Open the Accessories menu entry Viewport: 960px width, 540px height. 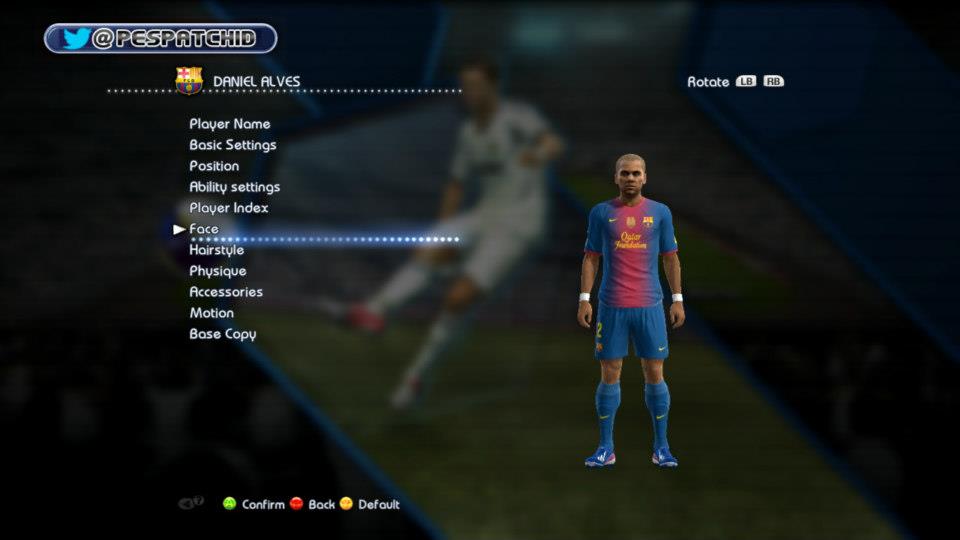pyautogui.click(x=226, y=292)
